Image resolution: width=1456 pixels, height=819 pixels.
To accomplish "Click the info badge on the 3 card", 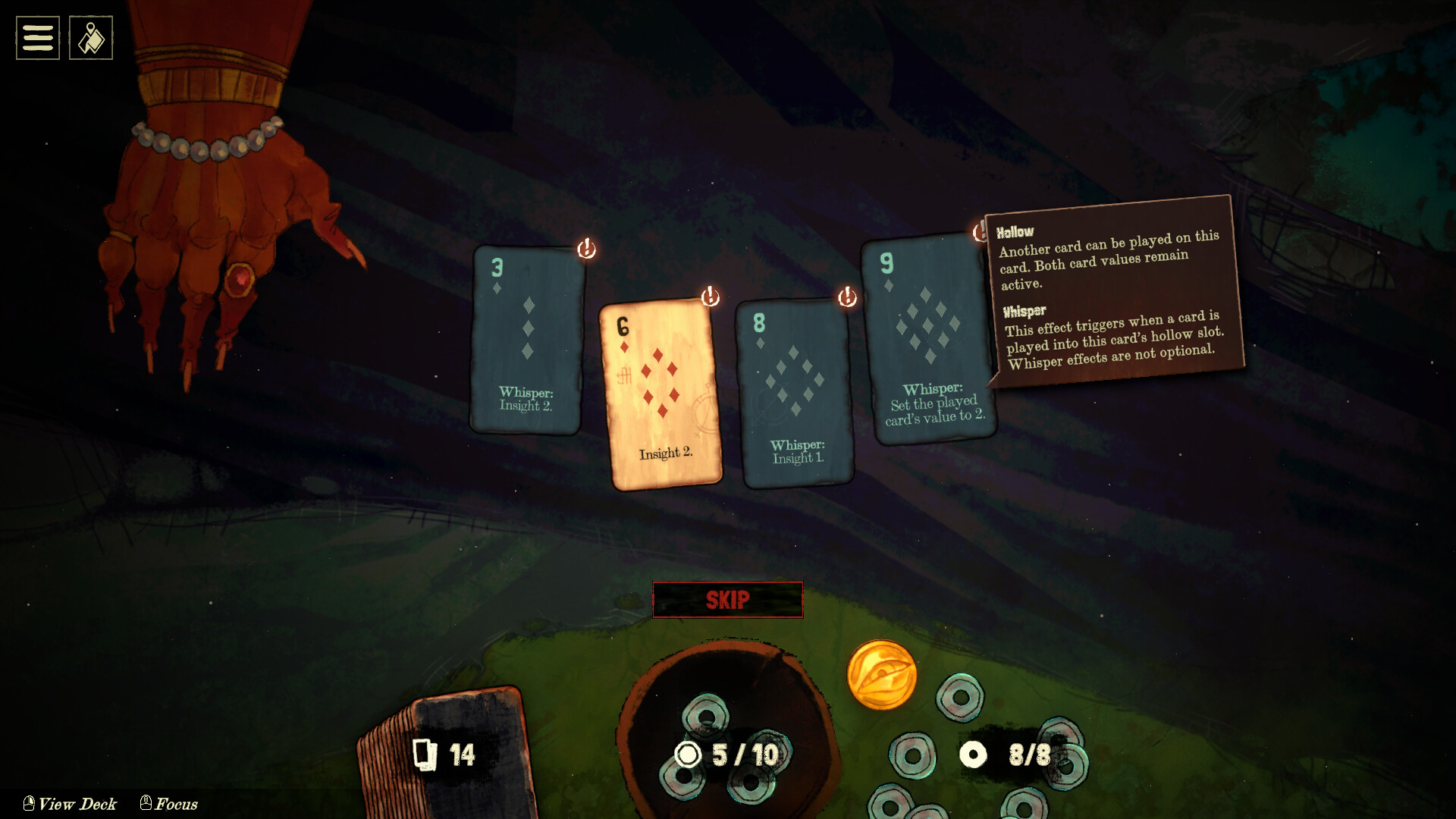I will point(586,249).
